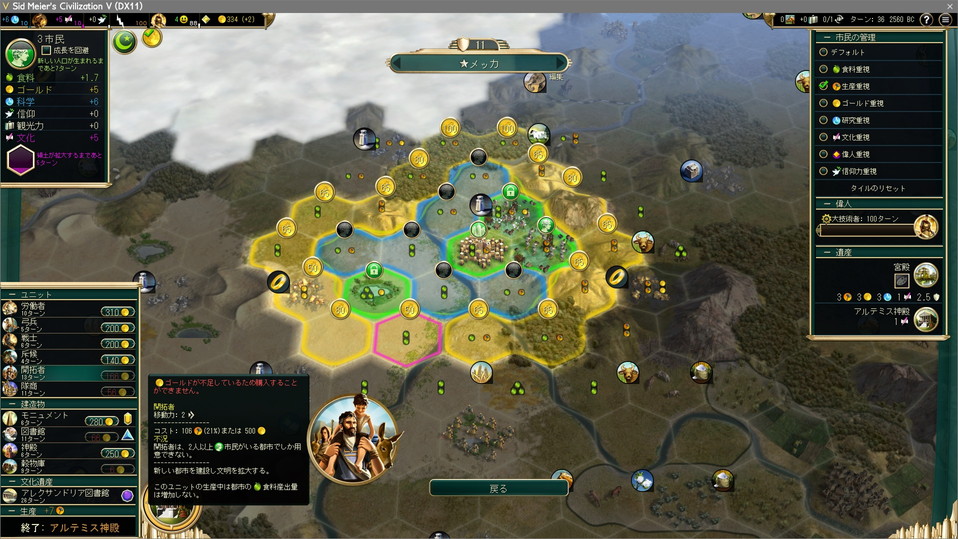Screen dimensions: 958x539
Task: Select 文化重視 culture focus option
Action: coord(823,137)
